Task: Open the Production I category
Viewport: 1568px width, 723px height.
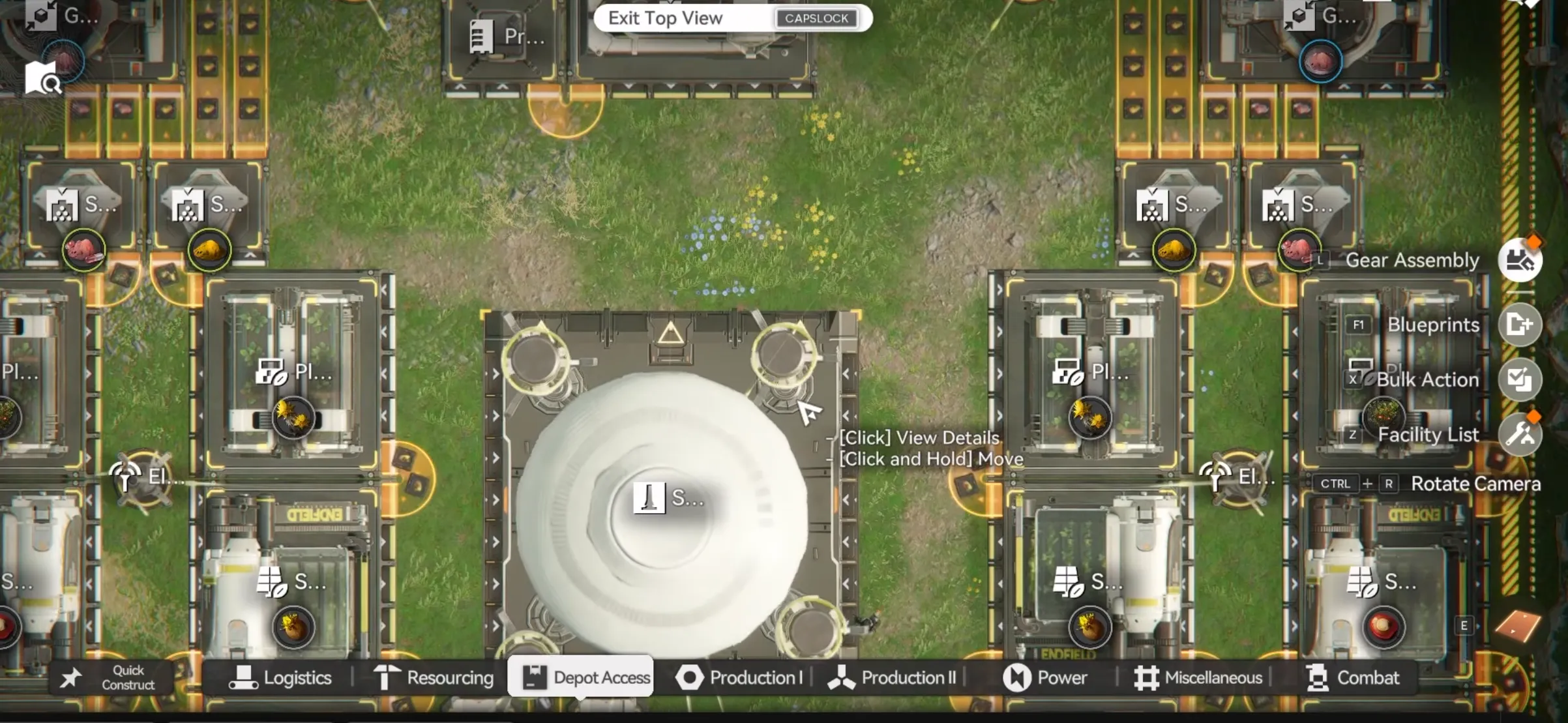Action: pos(739,678)
